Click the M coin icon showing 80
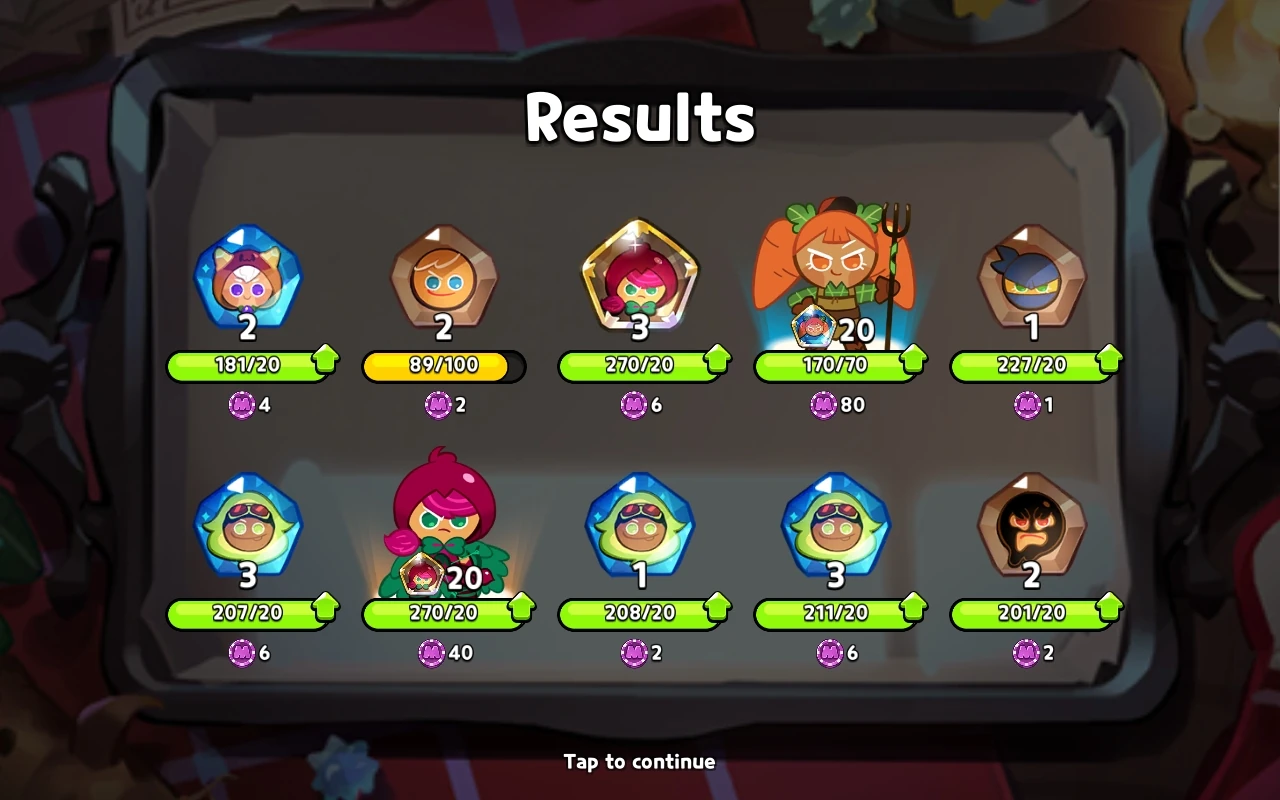The height and width of the screenshot is (800, 1280). point(824,406)
